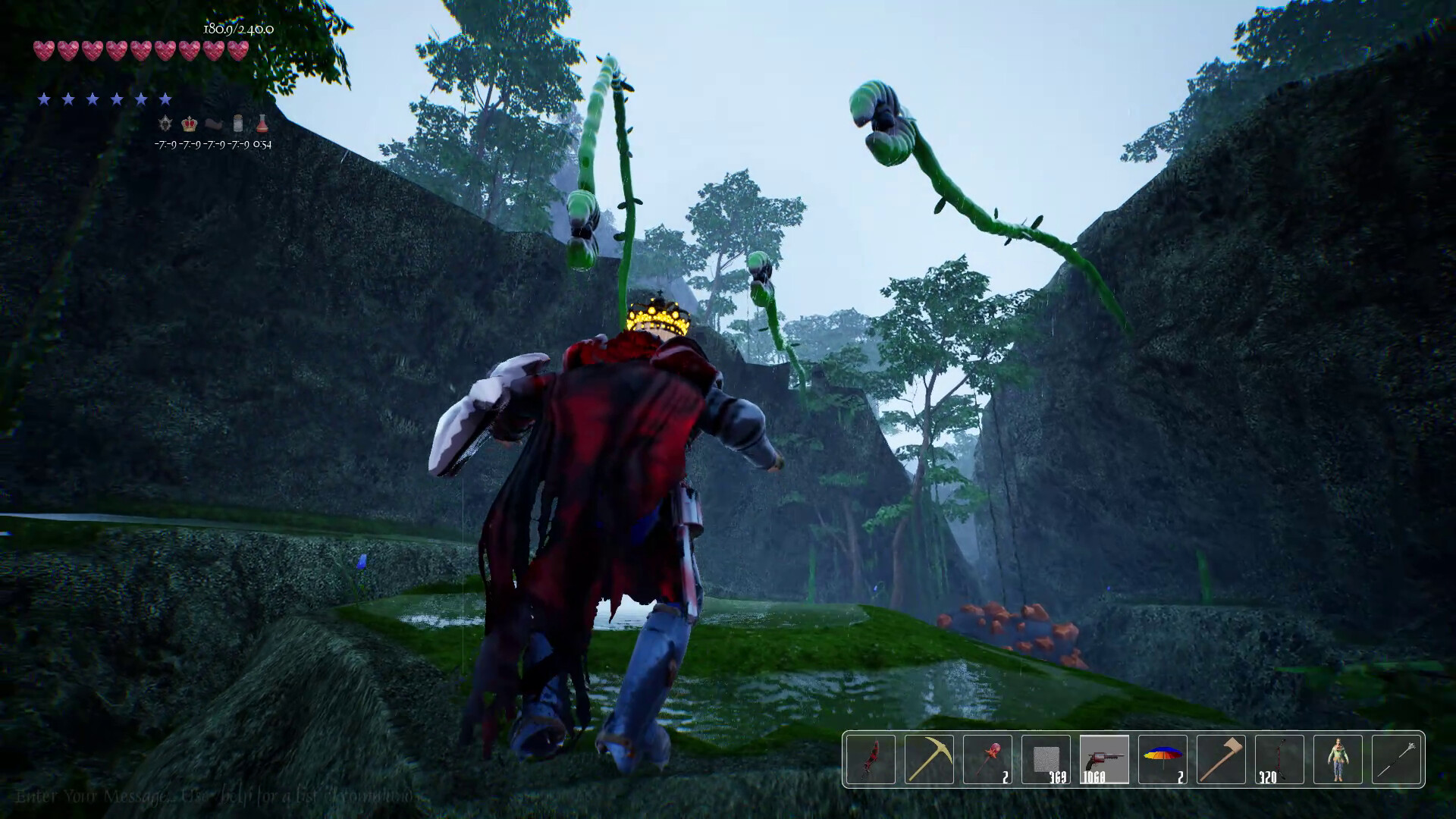Click the corked jar status icon
The image size is (1456, 819).
tap(238, 123)
